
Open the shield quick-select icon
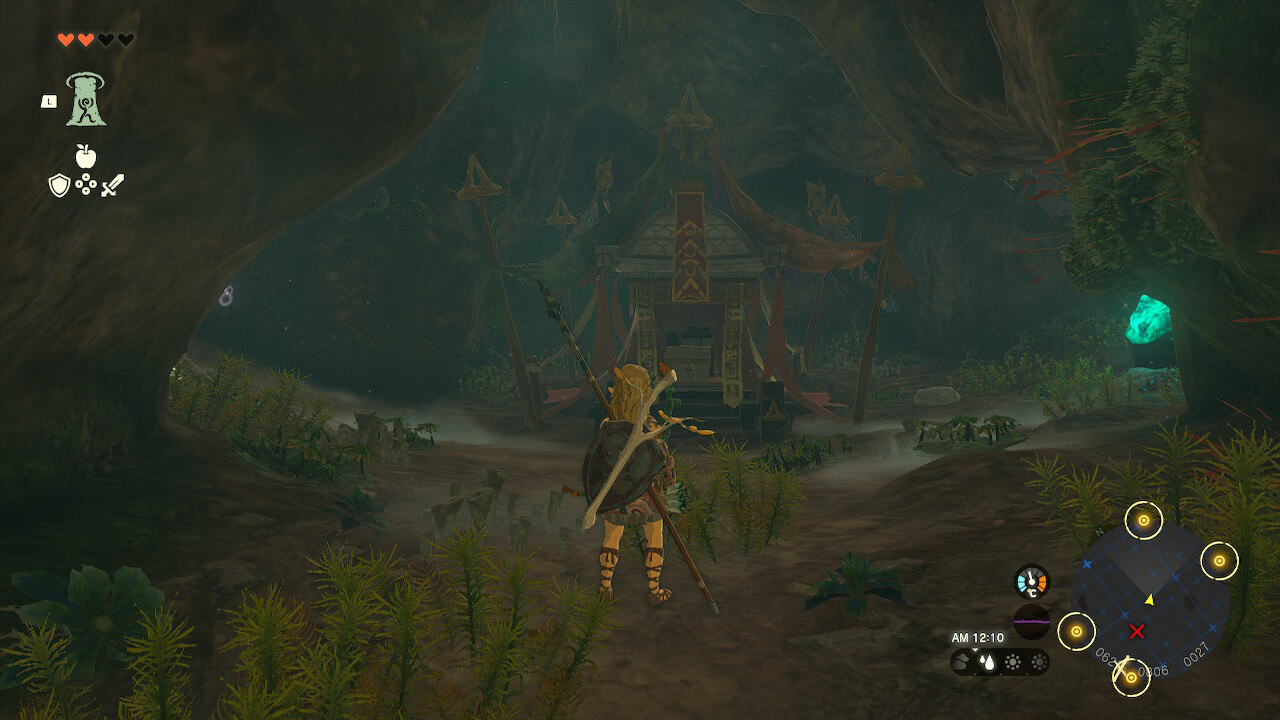coord(60,185)
